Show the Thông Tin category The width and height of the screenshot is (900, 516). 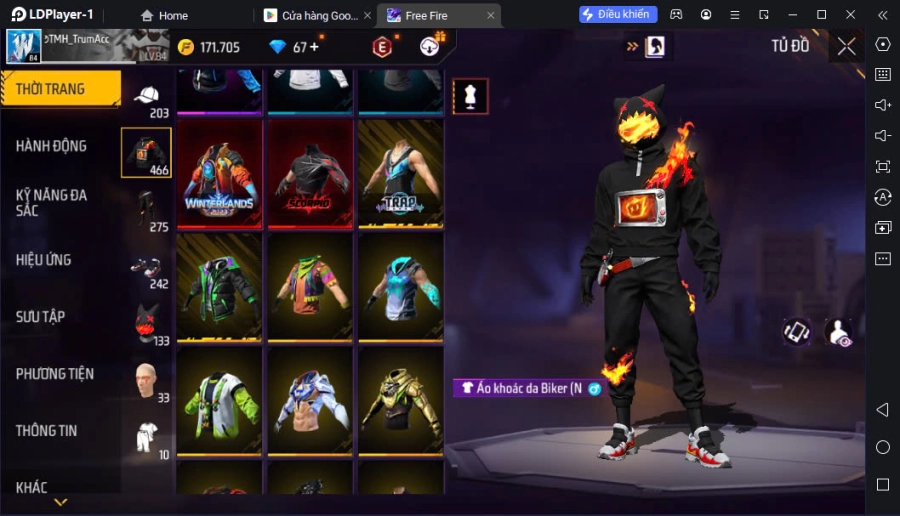point(47,431)
